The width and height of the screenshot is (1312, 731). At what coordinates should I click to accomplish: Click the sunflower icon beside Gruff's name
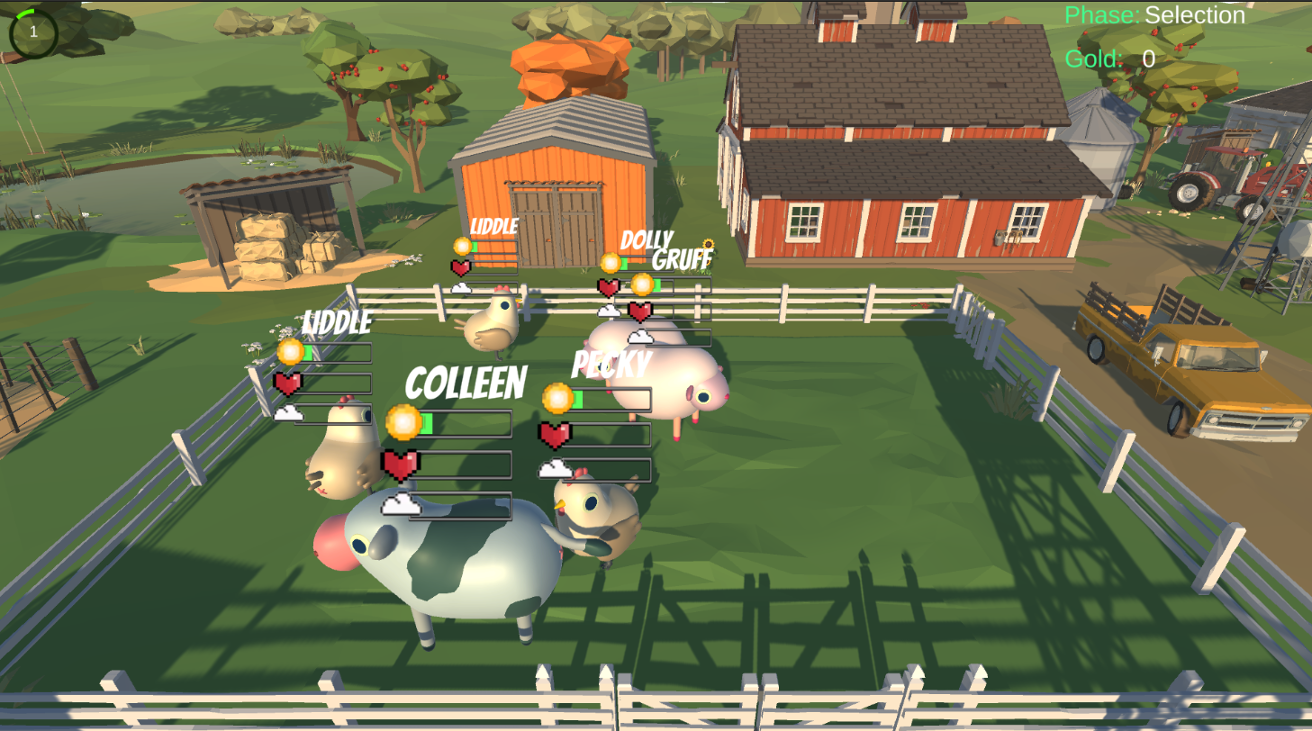[x=708, y=245]
